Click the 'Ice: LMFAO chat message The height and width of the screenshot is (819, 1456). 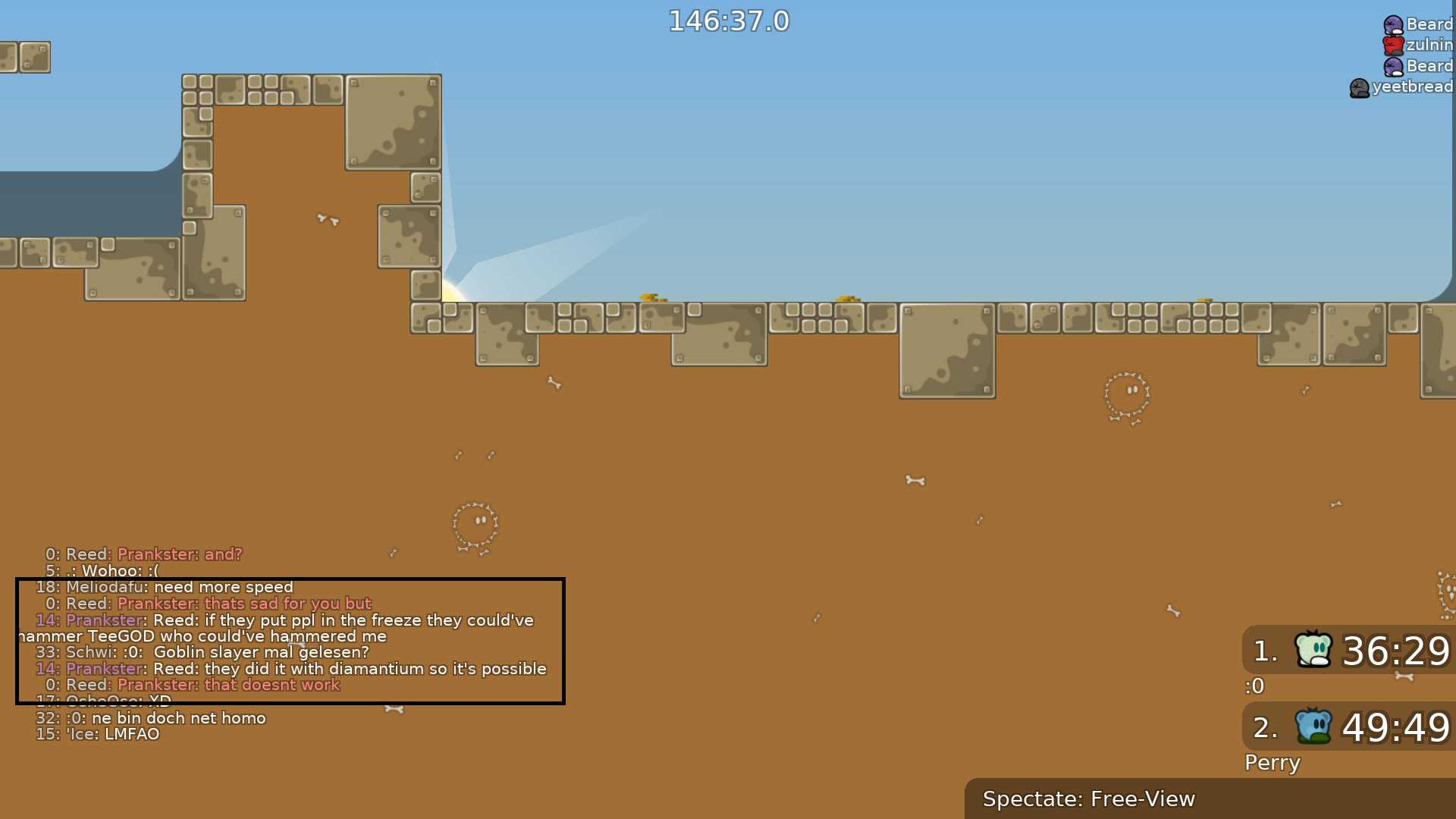99,734
